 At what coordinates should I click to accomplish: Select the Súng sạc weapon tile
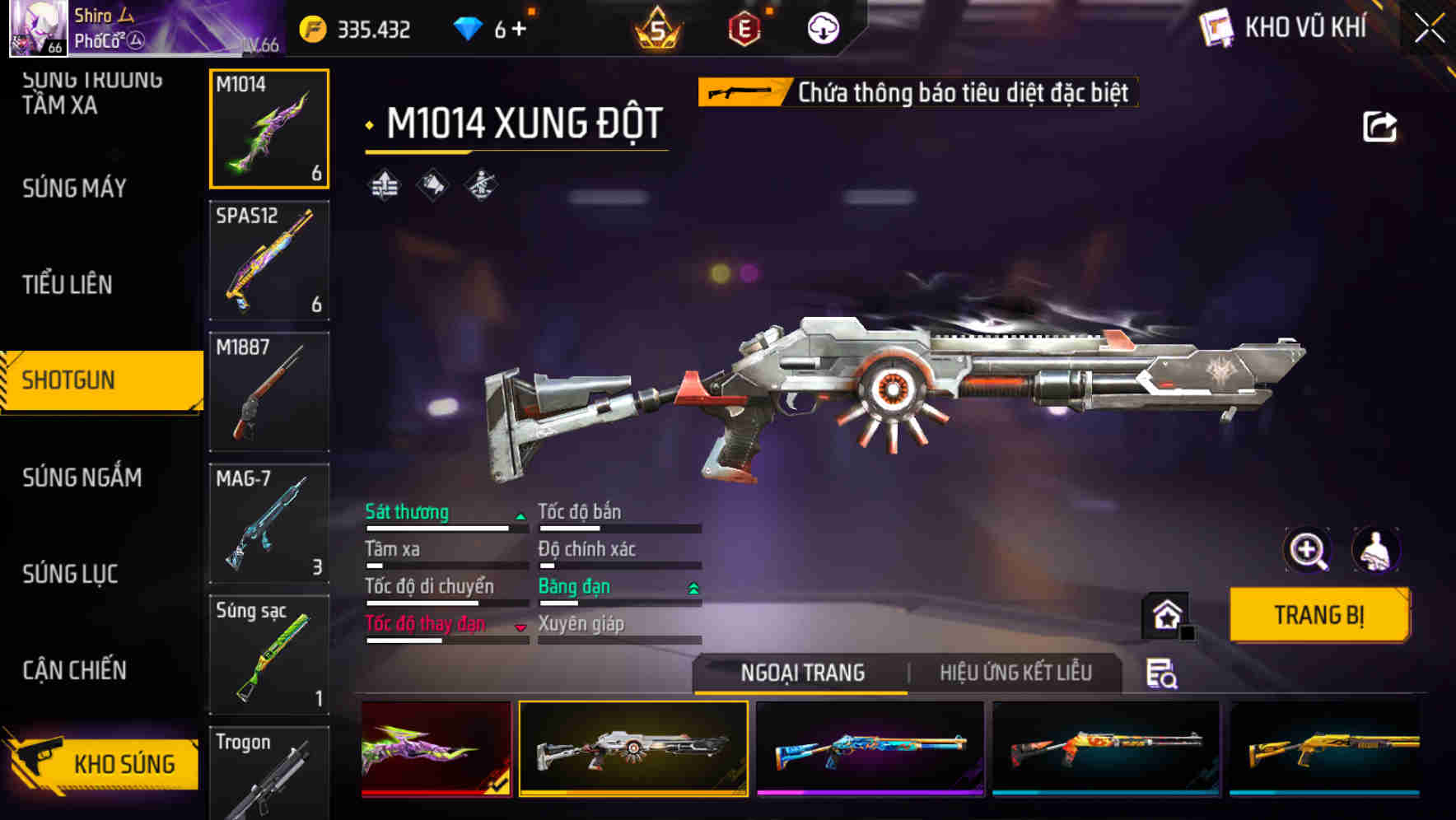pos(269,655)
